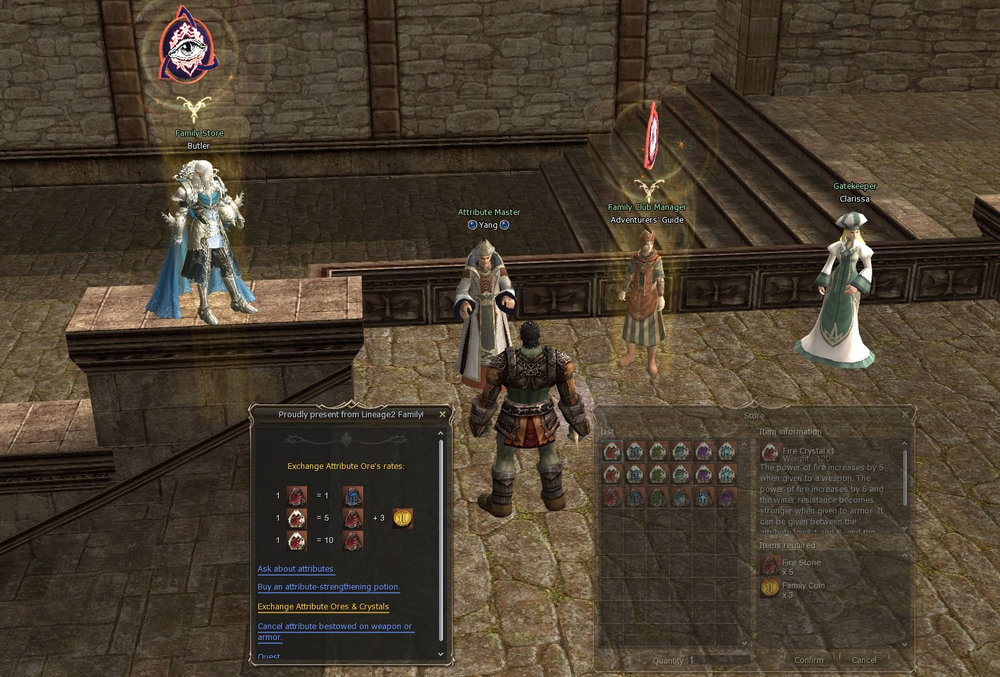Screen dimensions: 1000x677
Task: Close the Lineage2 Family dialogue window
Action: 444,413
